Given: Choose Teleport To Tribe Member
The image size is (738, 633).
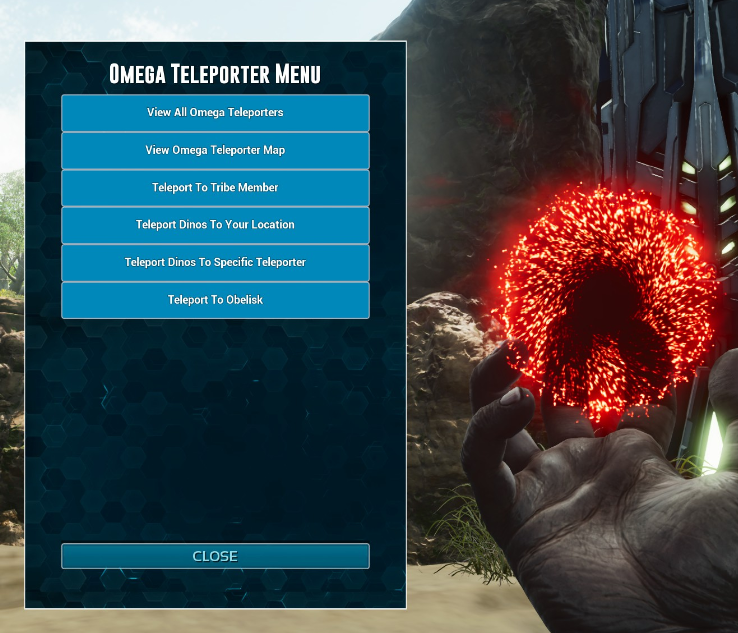Looking at the screenshot, I should 215,188.
